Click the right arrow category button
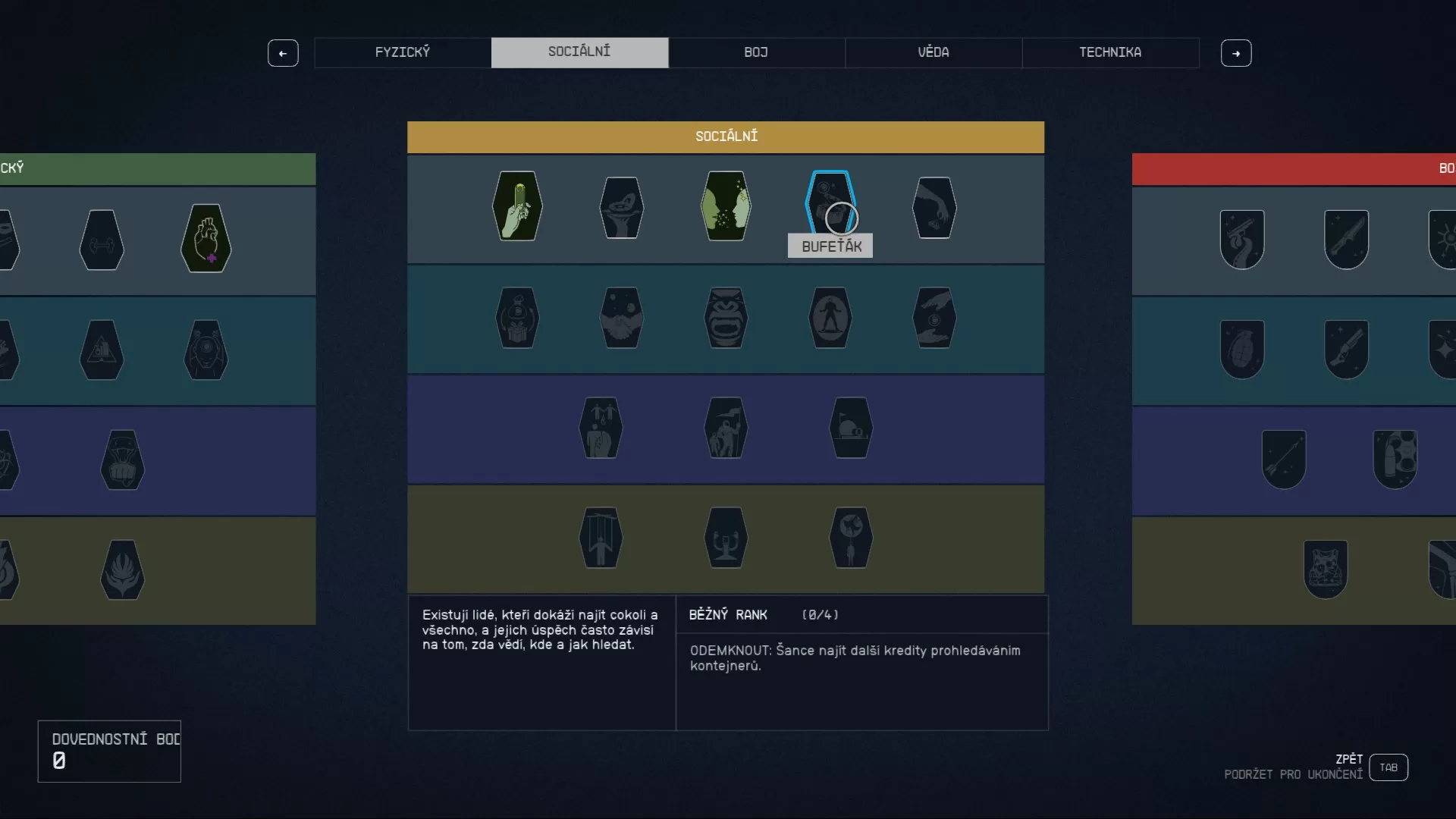 (1236, 53)
